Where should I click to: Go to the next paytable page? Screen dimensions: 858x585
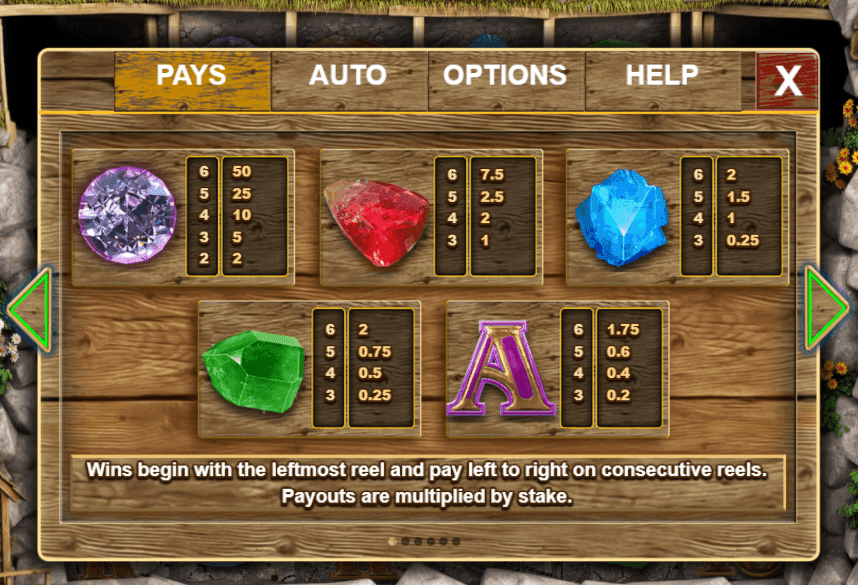click(x=826, y=310)
